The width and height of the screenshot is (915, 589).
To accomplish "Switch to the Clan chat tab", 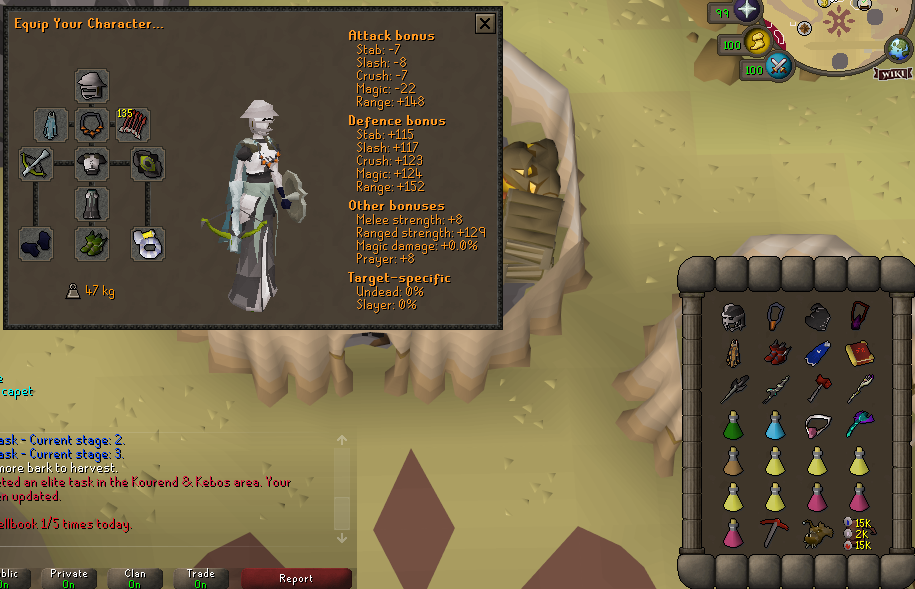I will pos(134,578).
